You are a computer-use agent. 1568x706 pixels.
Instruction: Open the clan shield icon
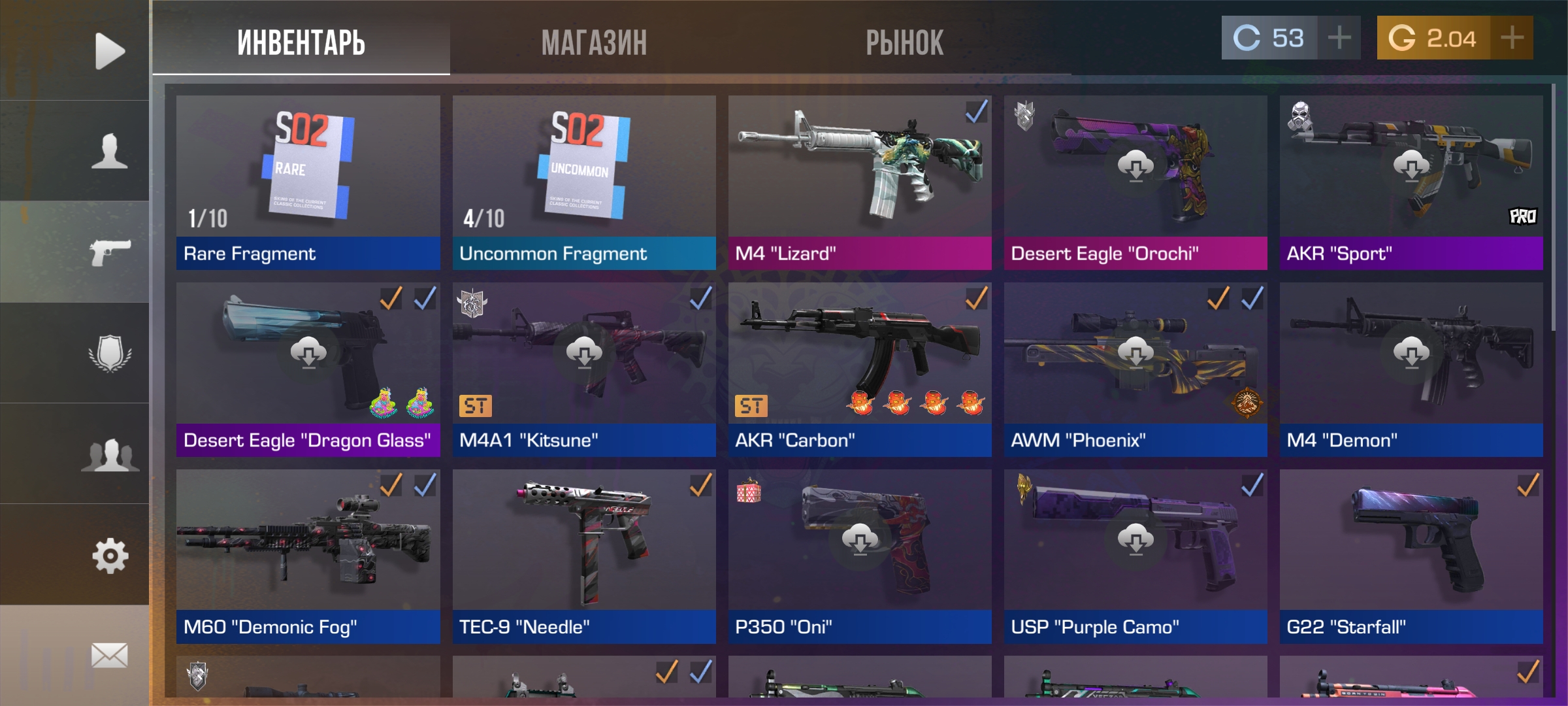click(109, 353)
